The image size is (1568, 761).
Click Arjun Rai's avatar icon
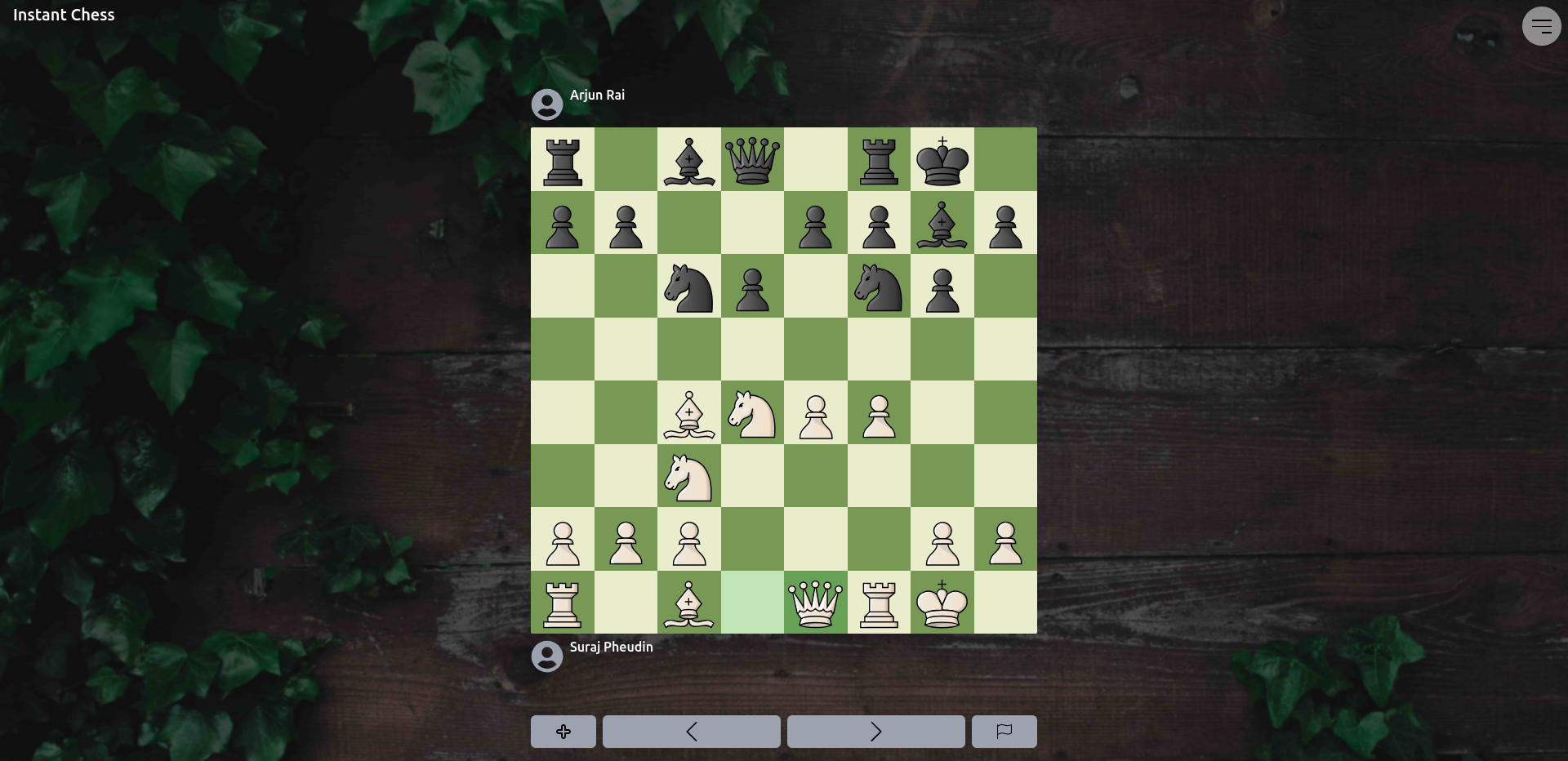pyautogui.click(x=546, y=104)
